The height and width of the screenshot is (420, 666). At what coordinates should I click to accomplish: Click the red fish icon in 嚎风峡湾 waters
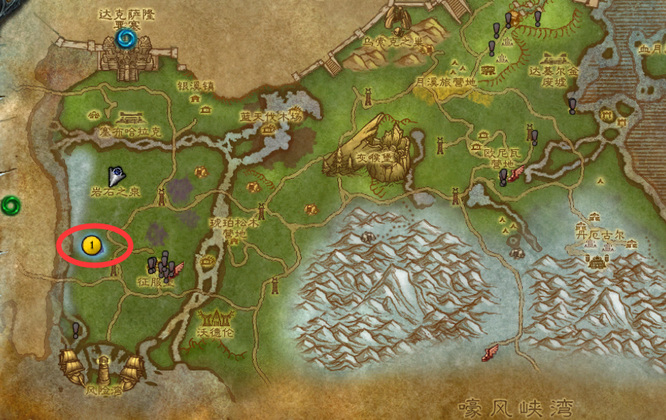click(x=490, y=352)
